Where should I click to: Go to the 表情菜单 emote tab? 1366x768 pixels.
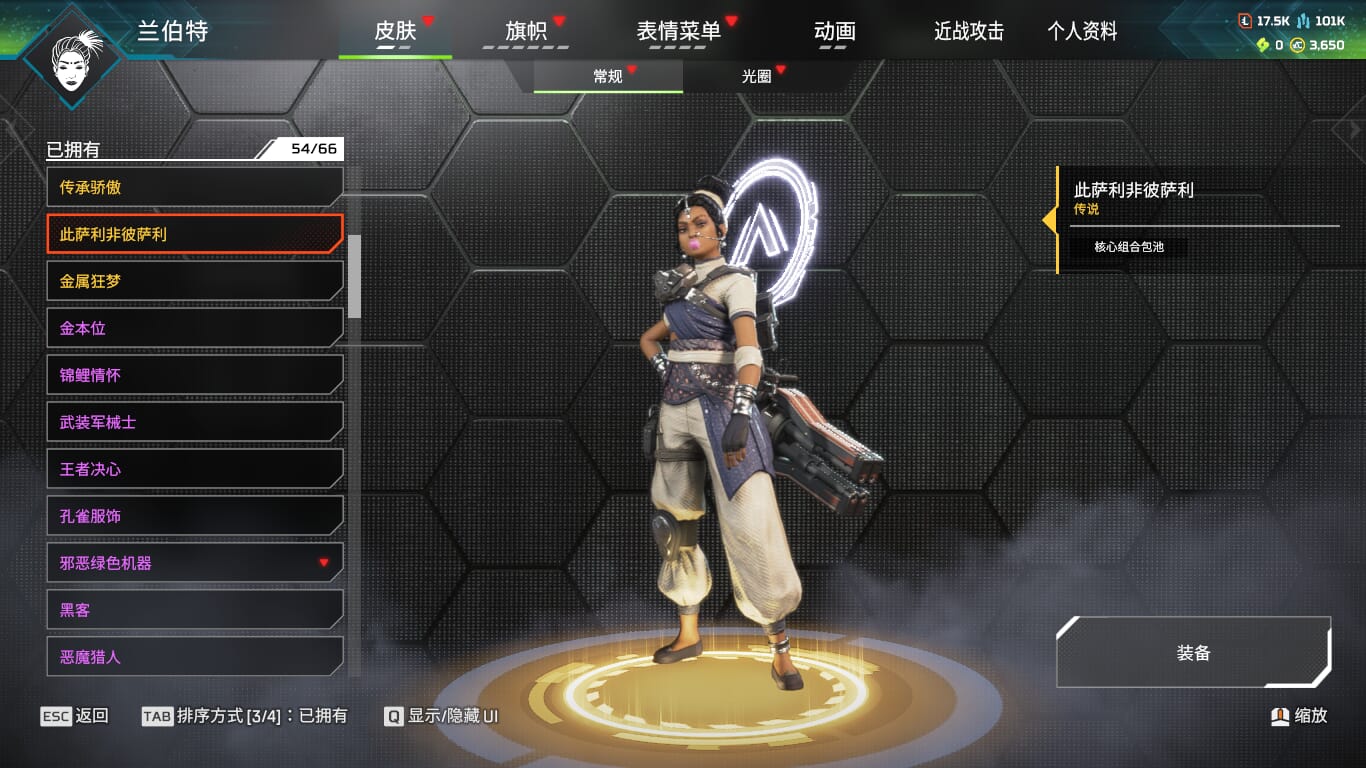pos(679,32)
